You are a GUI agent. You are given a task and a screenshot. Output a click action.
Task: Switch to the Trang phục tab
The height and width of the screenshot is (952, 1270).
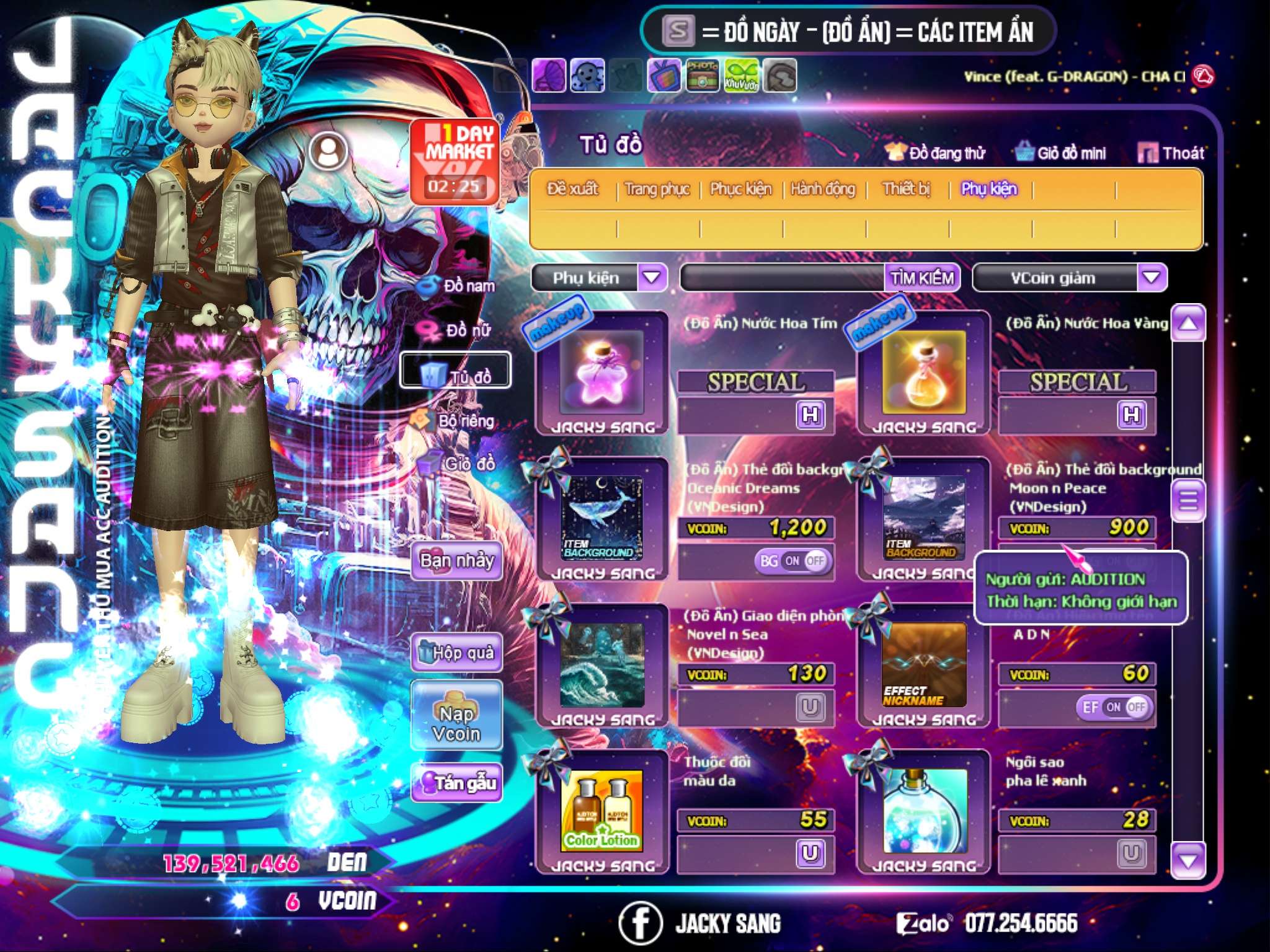click(657, 188)
